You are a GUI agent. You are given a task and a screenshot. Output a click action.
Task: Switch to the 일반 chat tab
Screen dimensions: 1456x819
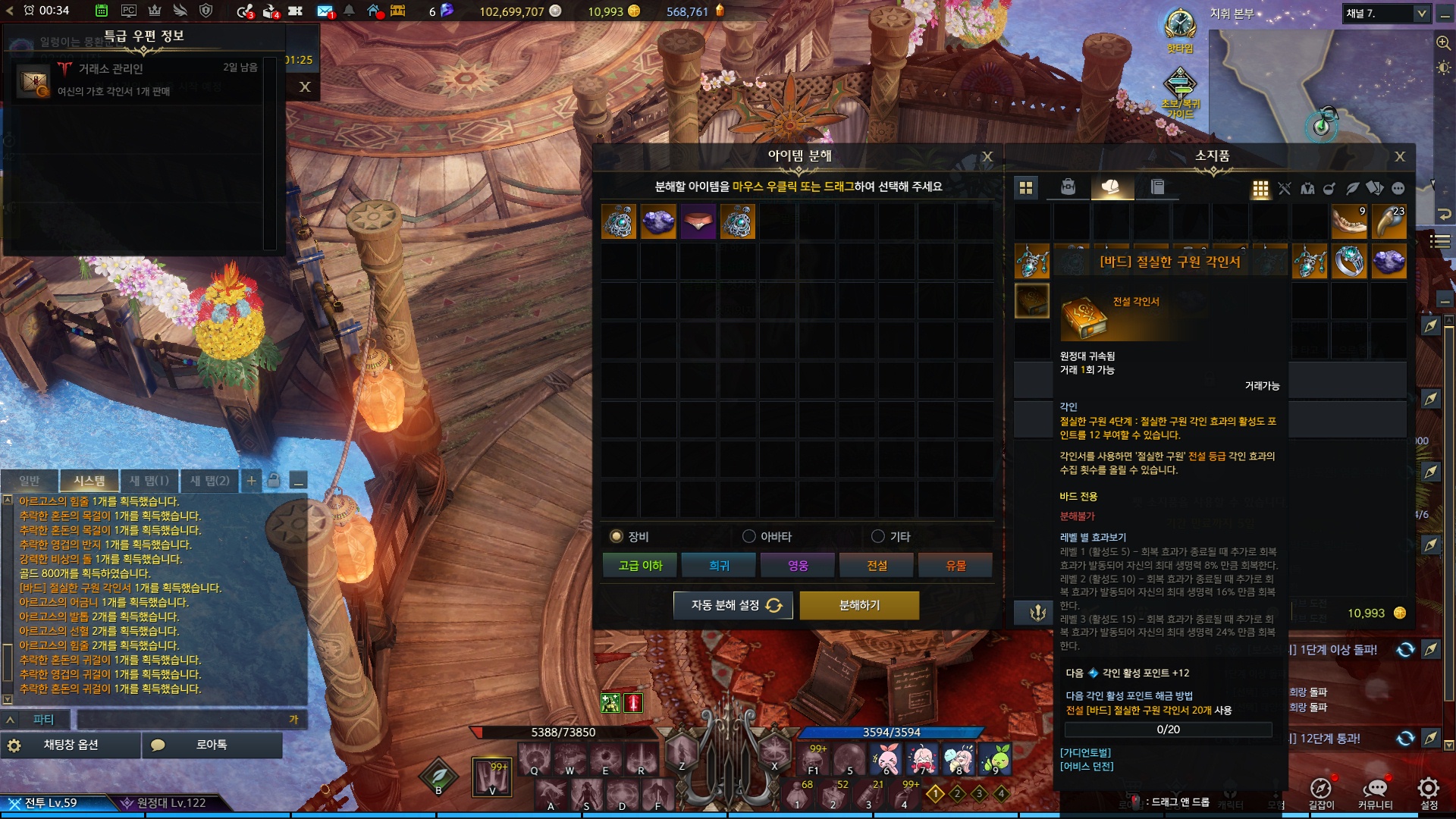pyautogui.click(x=30, y=481)
